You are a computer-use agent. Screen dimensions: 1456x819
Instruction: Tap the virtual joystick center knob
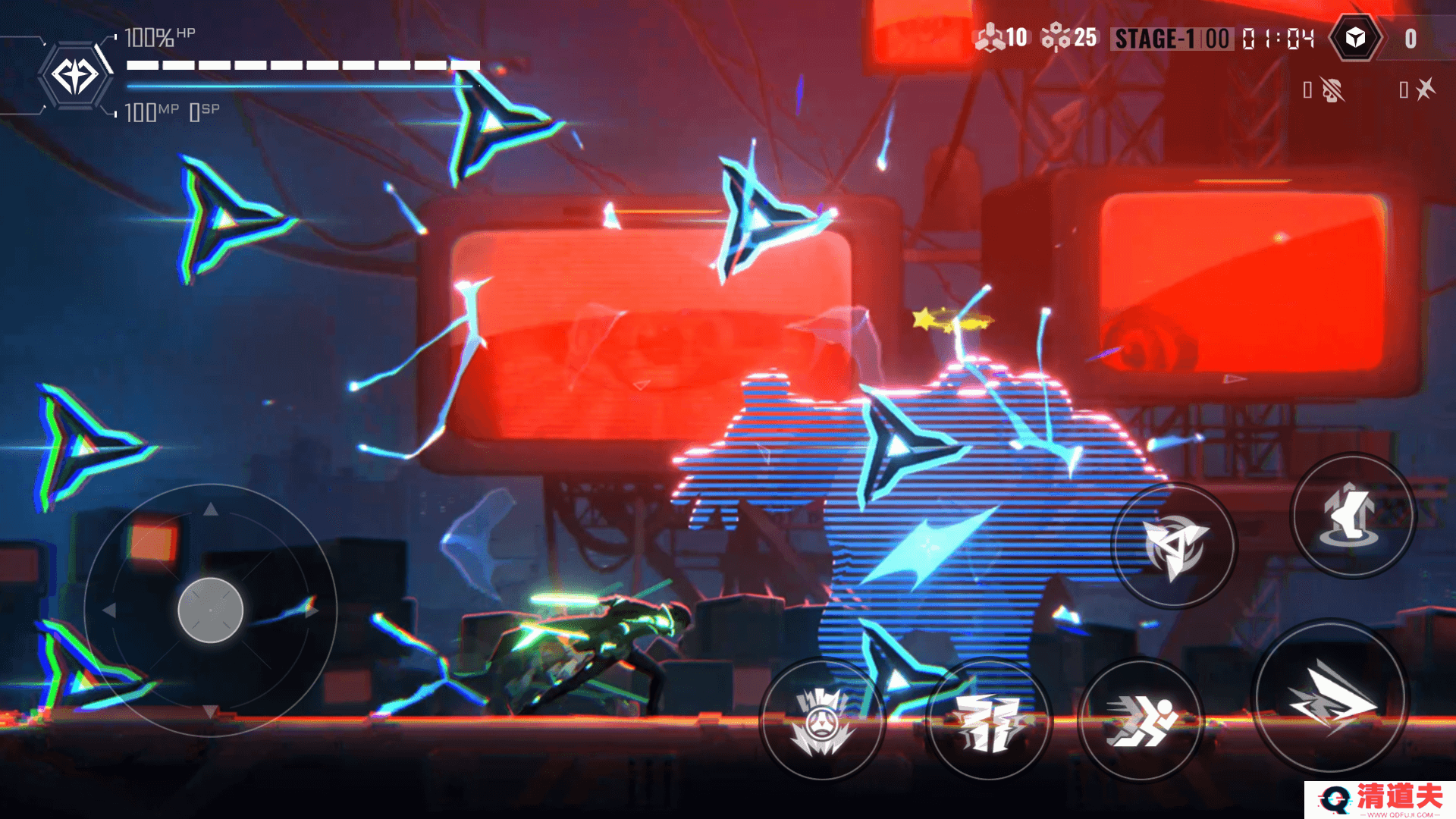click(210, 610)
